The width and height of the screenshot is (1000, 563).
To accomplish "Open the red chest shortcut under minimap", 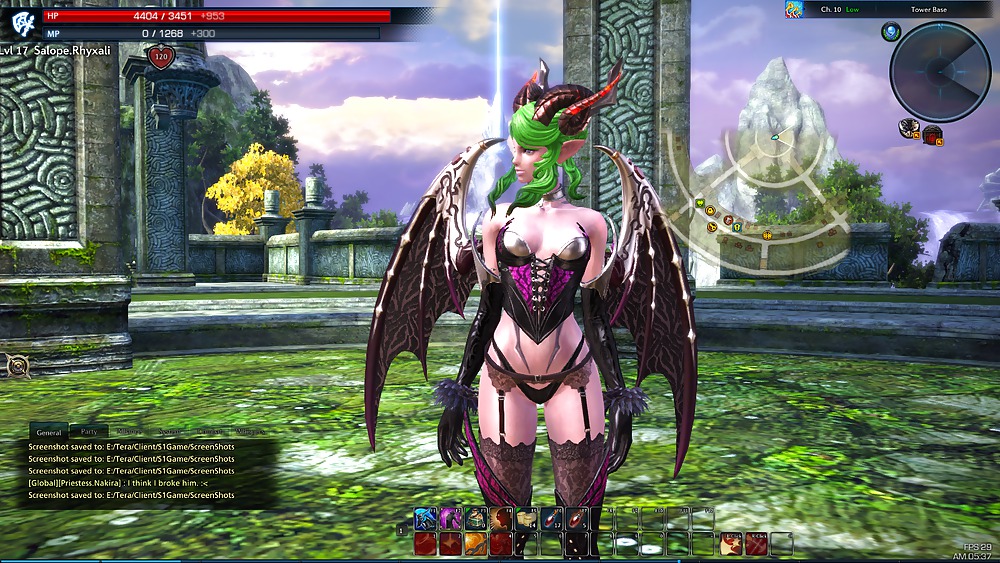I will pyautogui.click(x=932, y=135).
